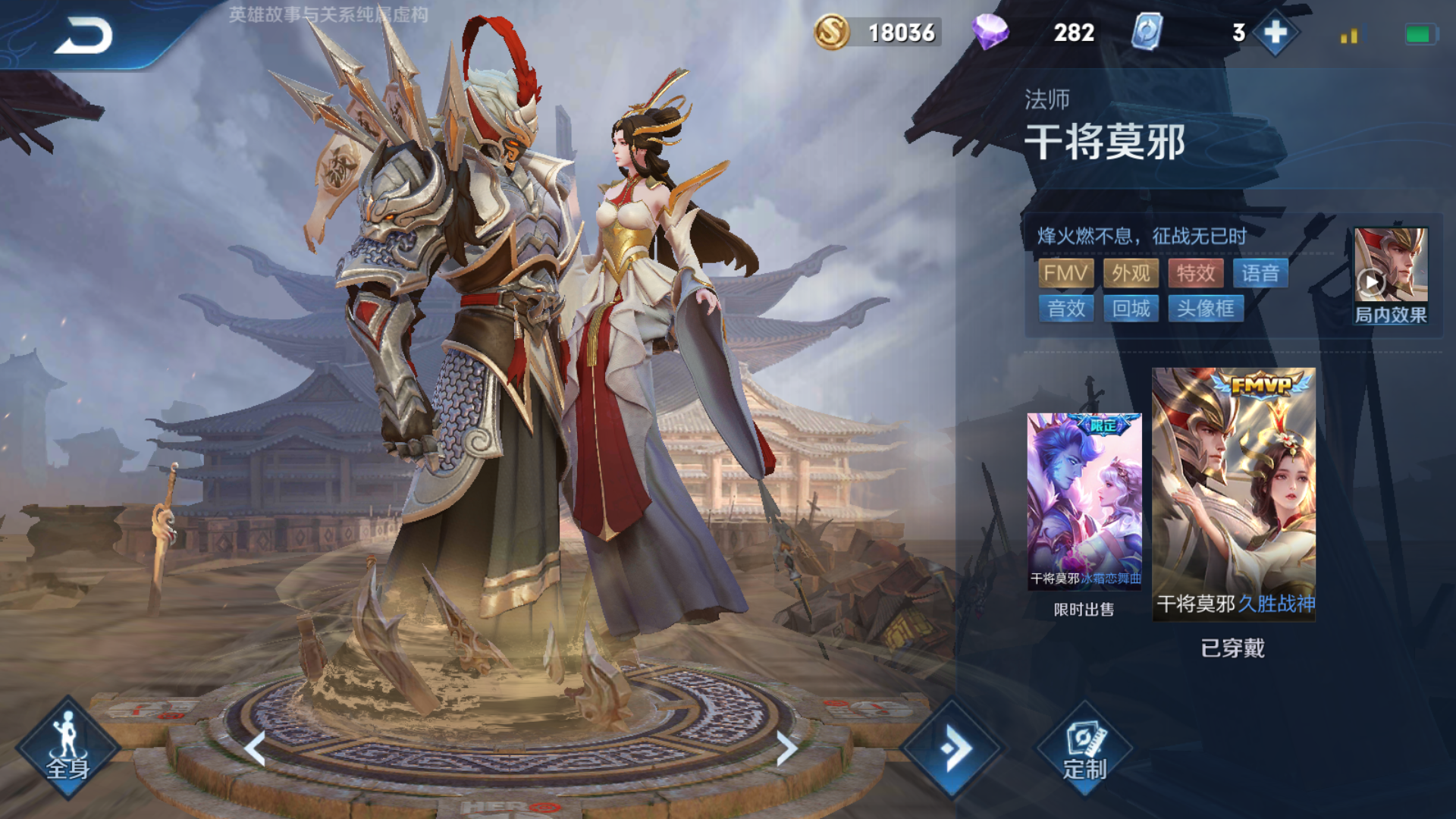
Task: Choose the 头像框 avatar frame tag
Action: click(1206, 309)
